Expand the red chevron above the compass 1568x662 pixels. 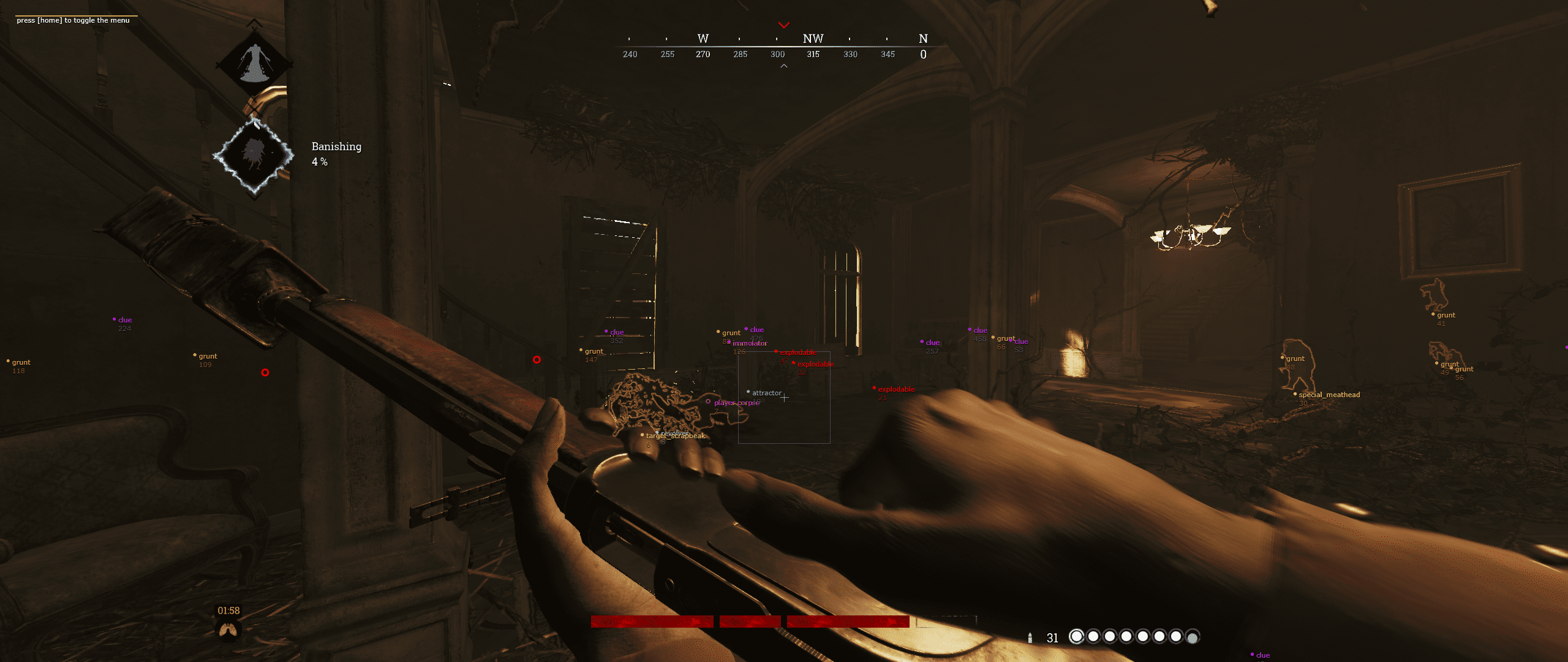783,25
